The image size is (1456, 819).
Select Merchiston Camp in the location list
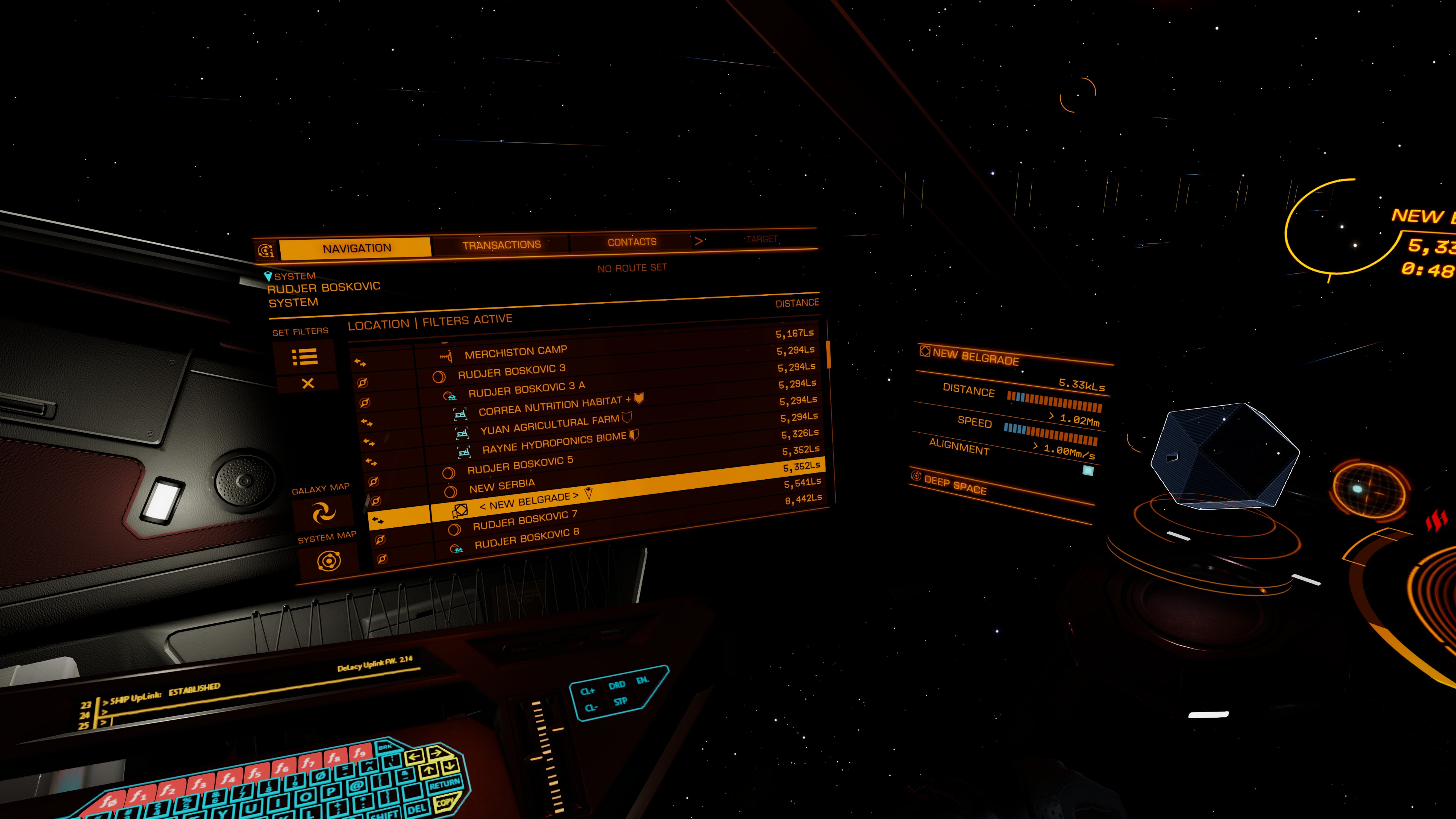(x=516, y=352)
